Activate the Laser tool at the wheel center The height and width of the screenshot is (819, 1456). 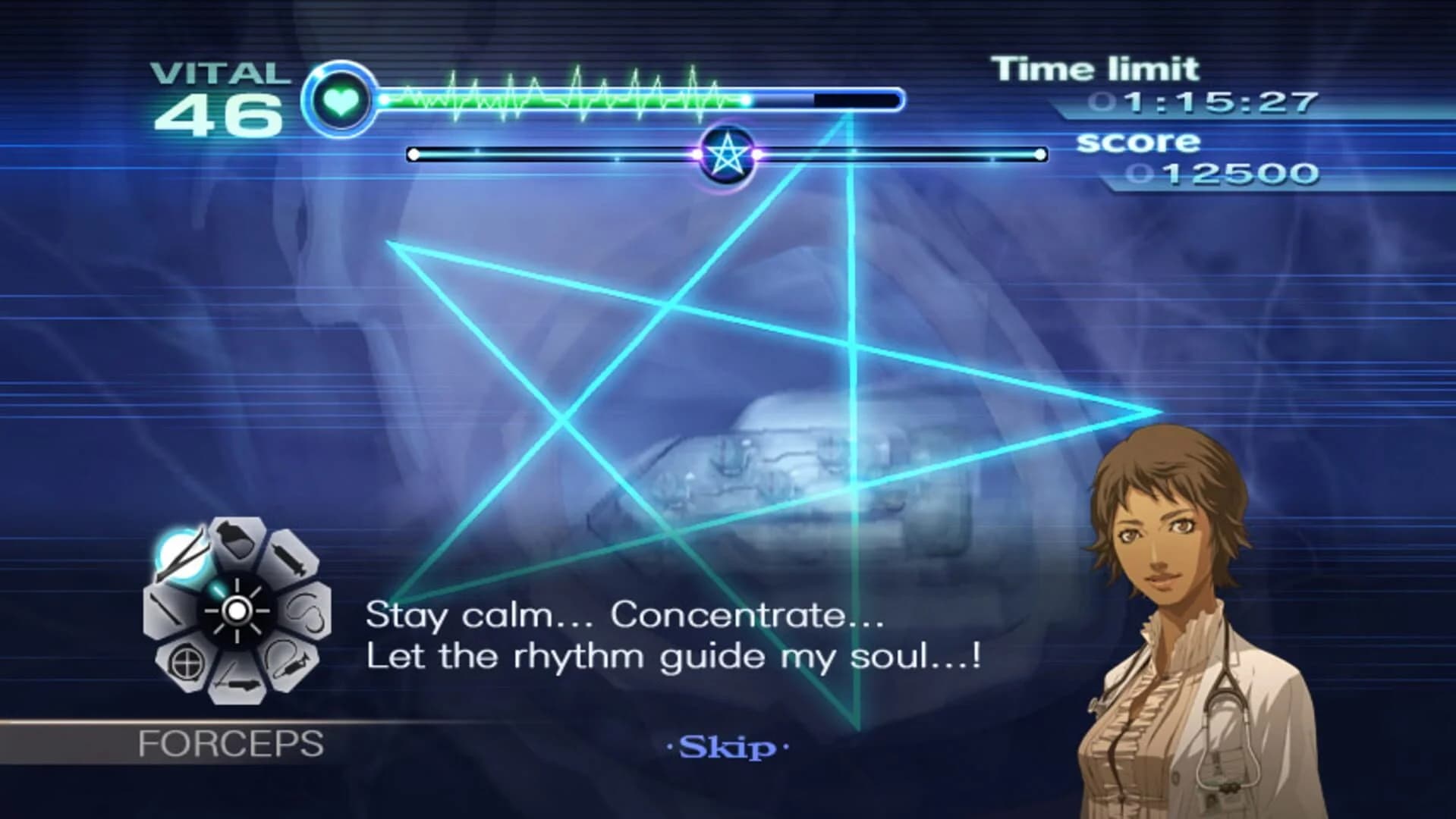click(236, 610)
